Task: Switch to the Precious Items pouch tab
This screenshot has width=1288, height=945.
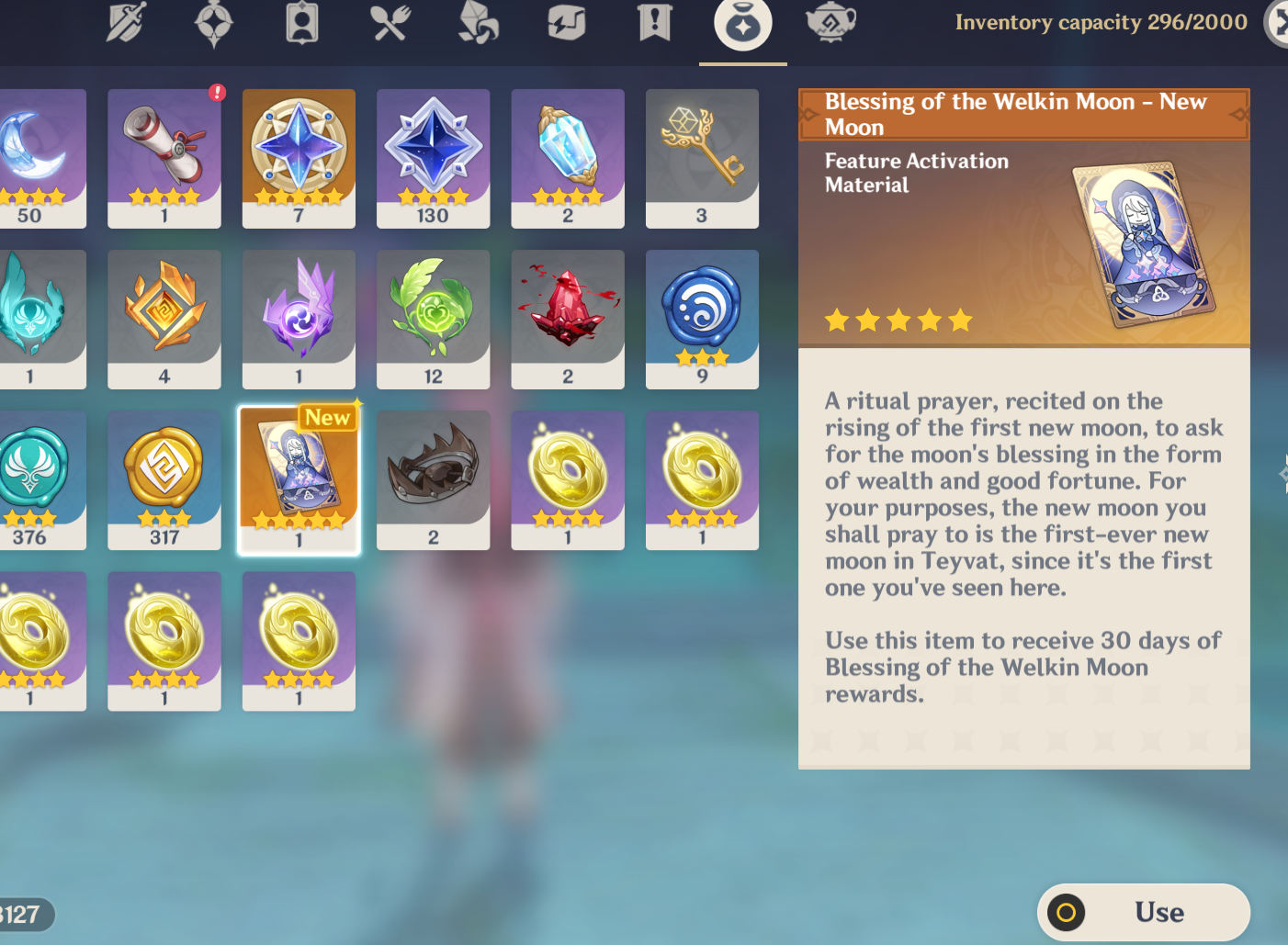Action: pos(741,24)
